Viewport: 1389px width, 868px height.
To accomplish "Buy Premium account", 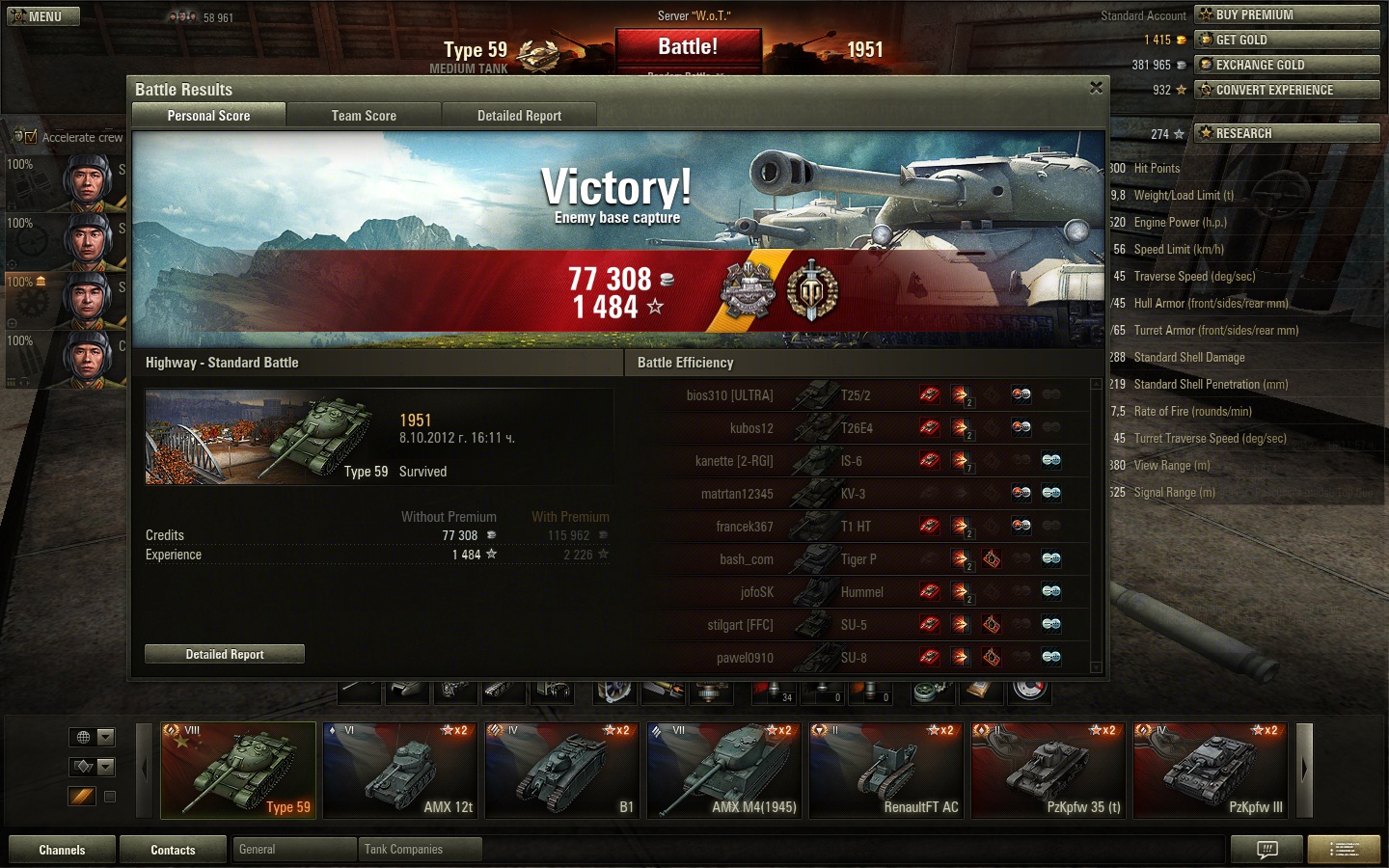I will coord(1287,14).
